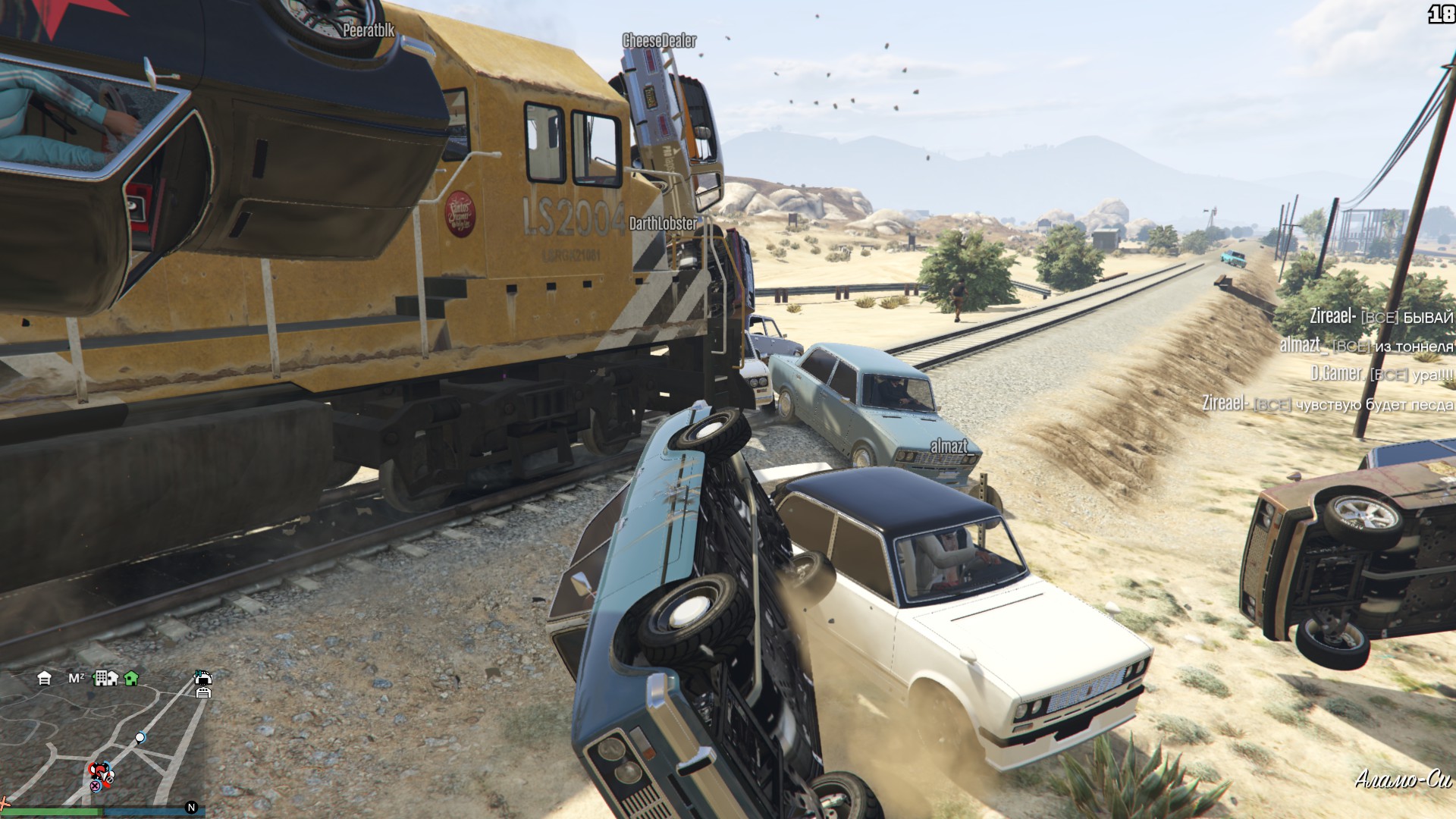Image resolution: width=1456 pixels, height=819 pixels.
Task: Select the D.Gamer chat message
Action: pyautogui.click(x=1382, y=374)
